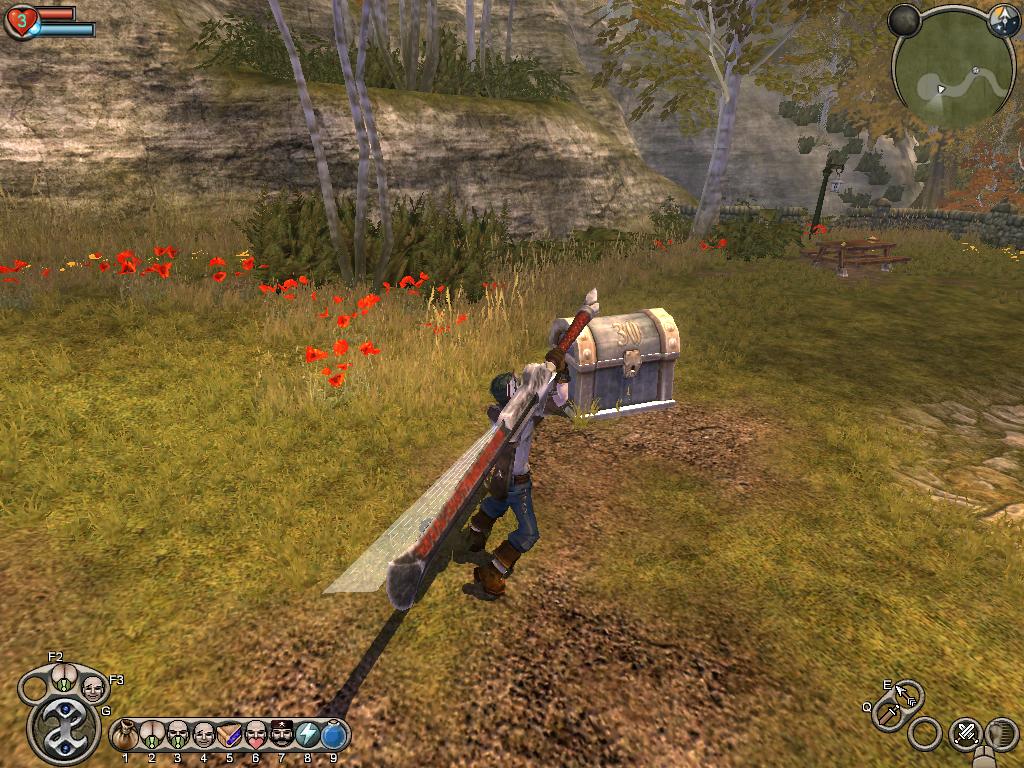Equip the sword melee weapon slot

coord(888,716)
